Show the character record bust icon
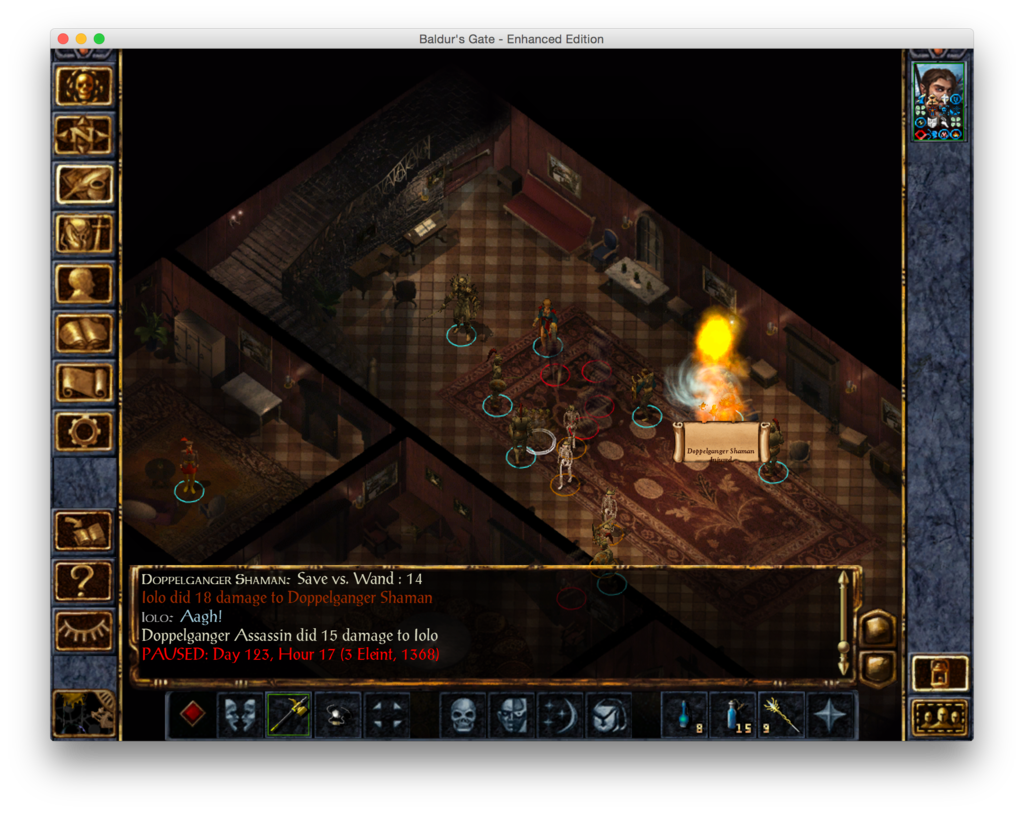This screenshot has width=1024, height=813. point(84,284)
